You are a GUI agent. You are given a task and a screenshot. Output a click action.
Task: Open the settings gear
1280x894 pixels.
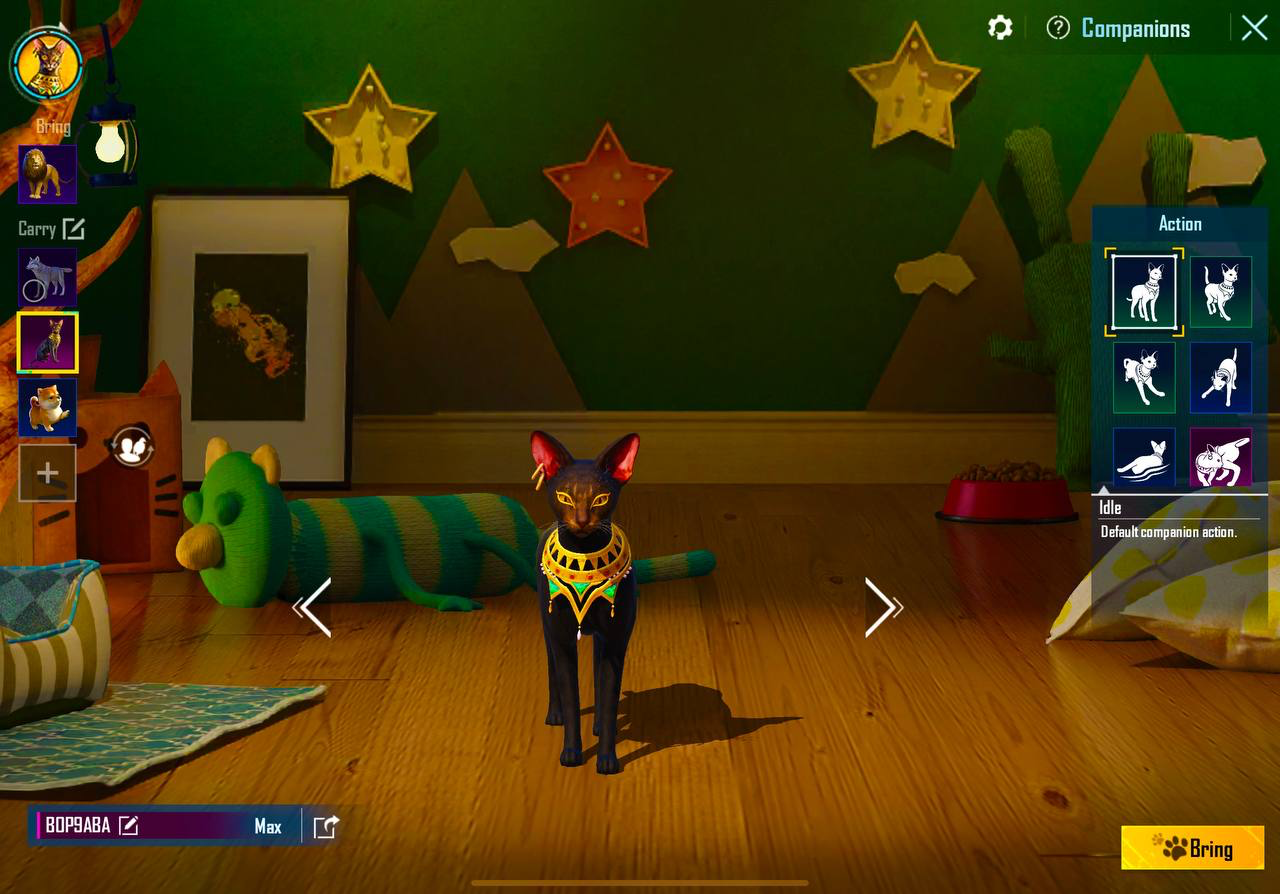[1000, 28]
